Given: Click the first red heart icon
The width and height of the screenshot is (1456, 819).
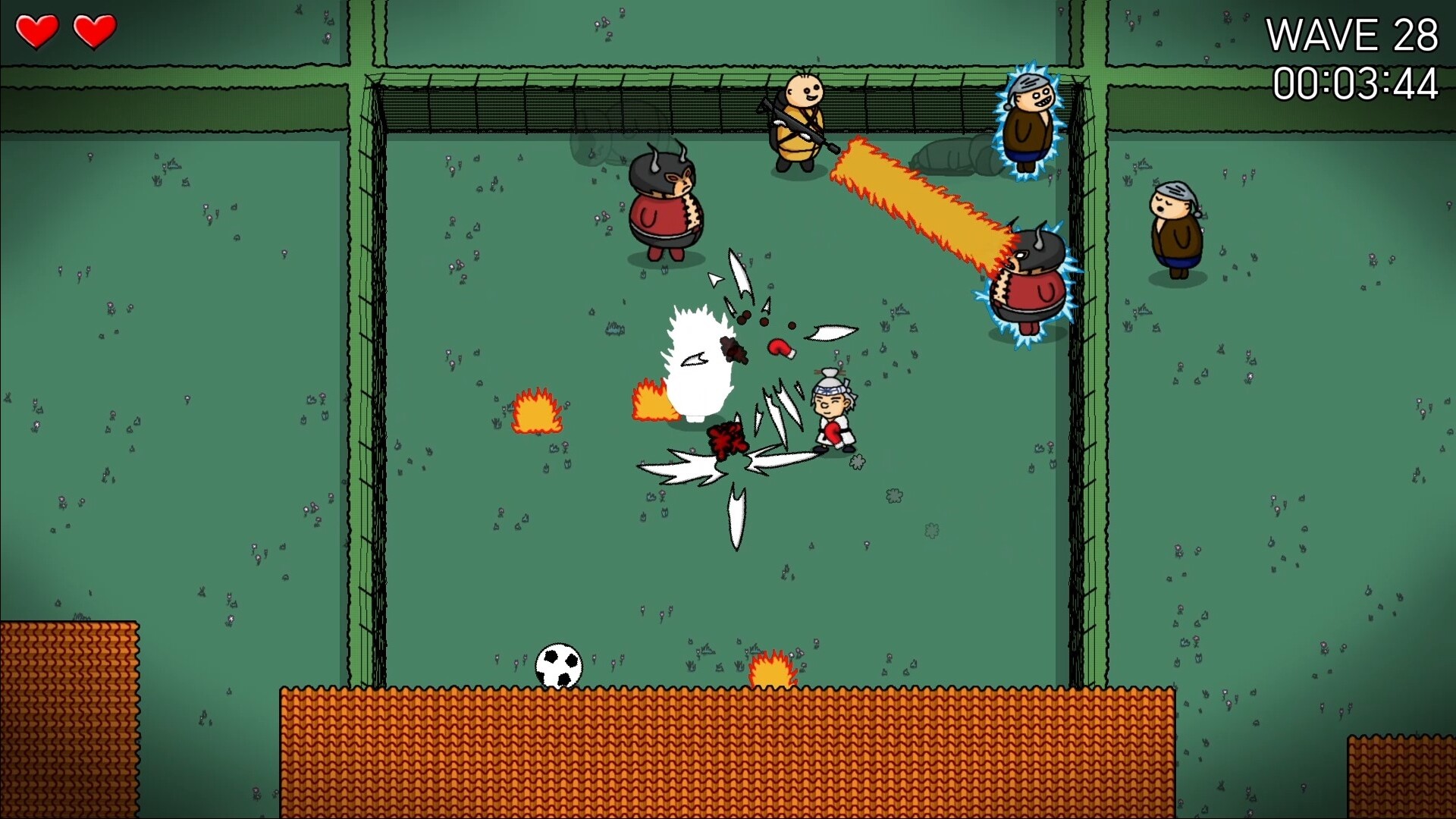Looking at the screenshot, I should click(x=39, y=30).
